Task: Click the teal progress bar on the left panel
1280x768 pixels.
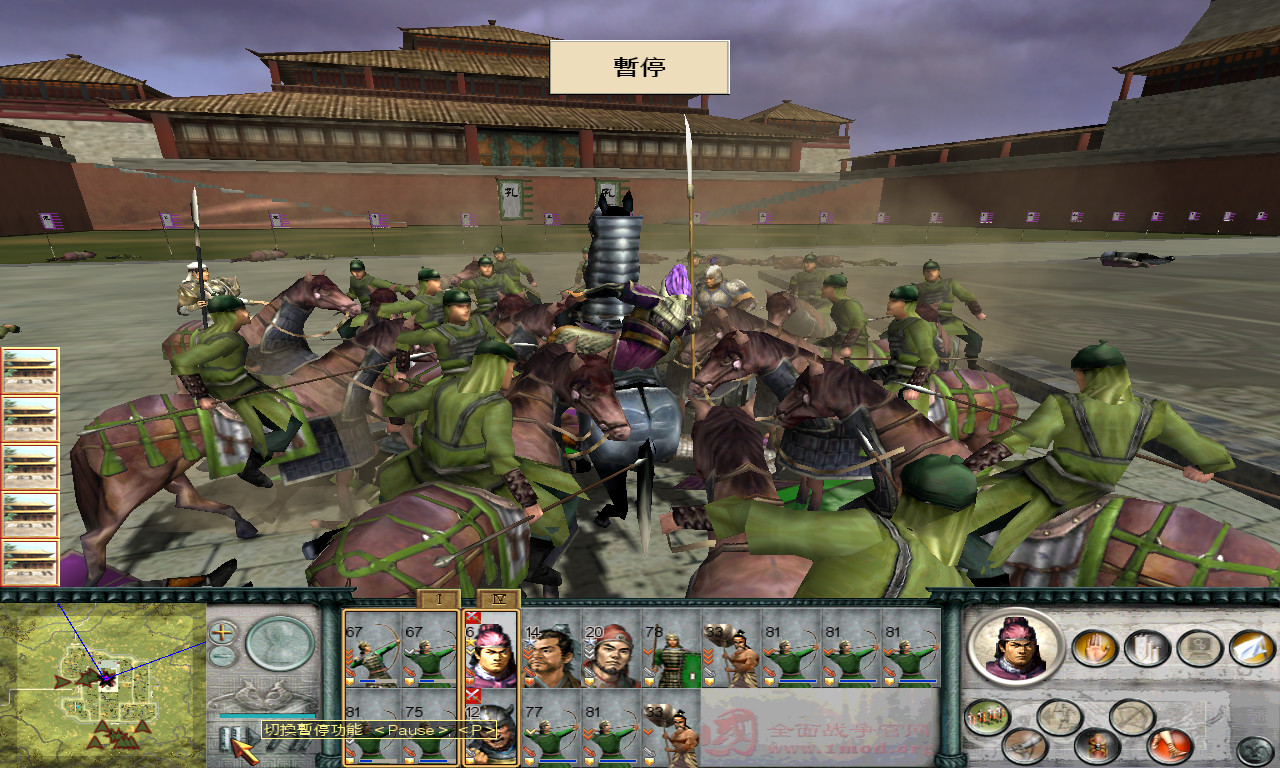Action: 268,715
